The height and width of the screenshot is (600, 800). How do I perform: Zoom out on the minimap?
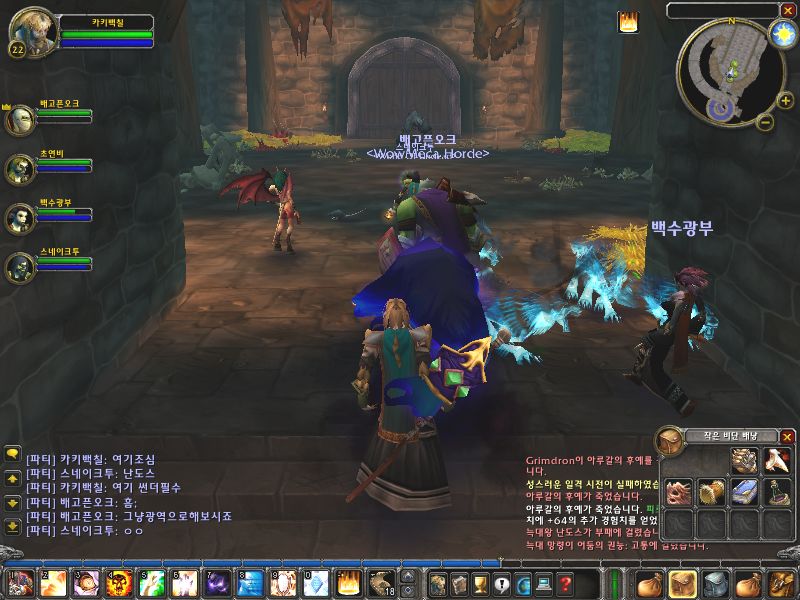(x=763, y=122)
